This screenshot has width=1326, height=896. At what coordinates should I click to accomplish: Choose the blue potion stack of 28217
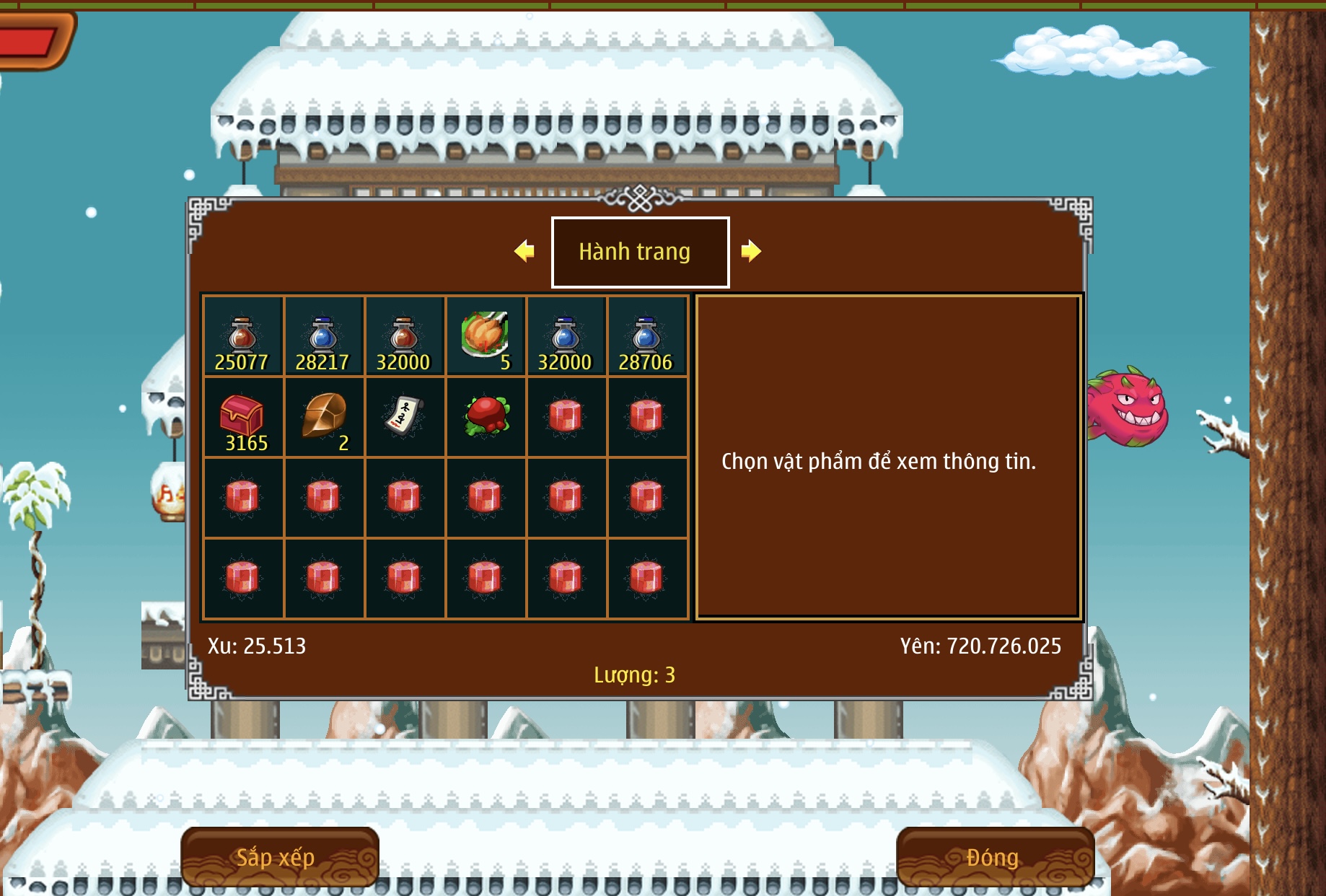pos(324,336)
